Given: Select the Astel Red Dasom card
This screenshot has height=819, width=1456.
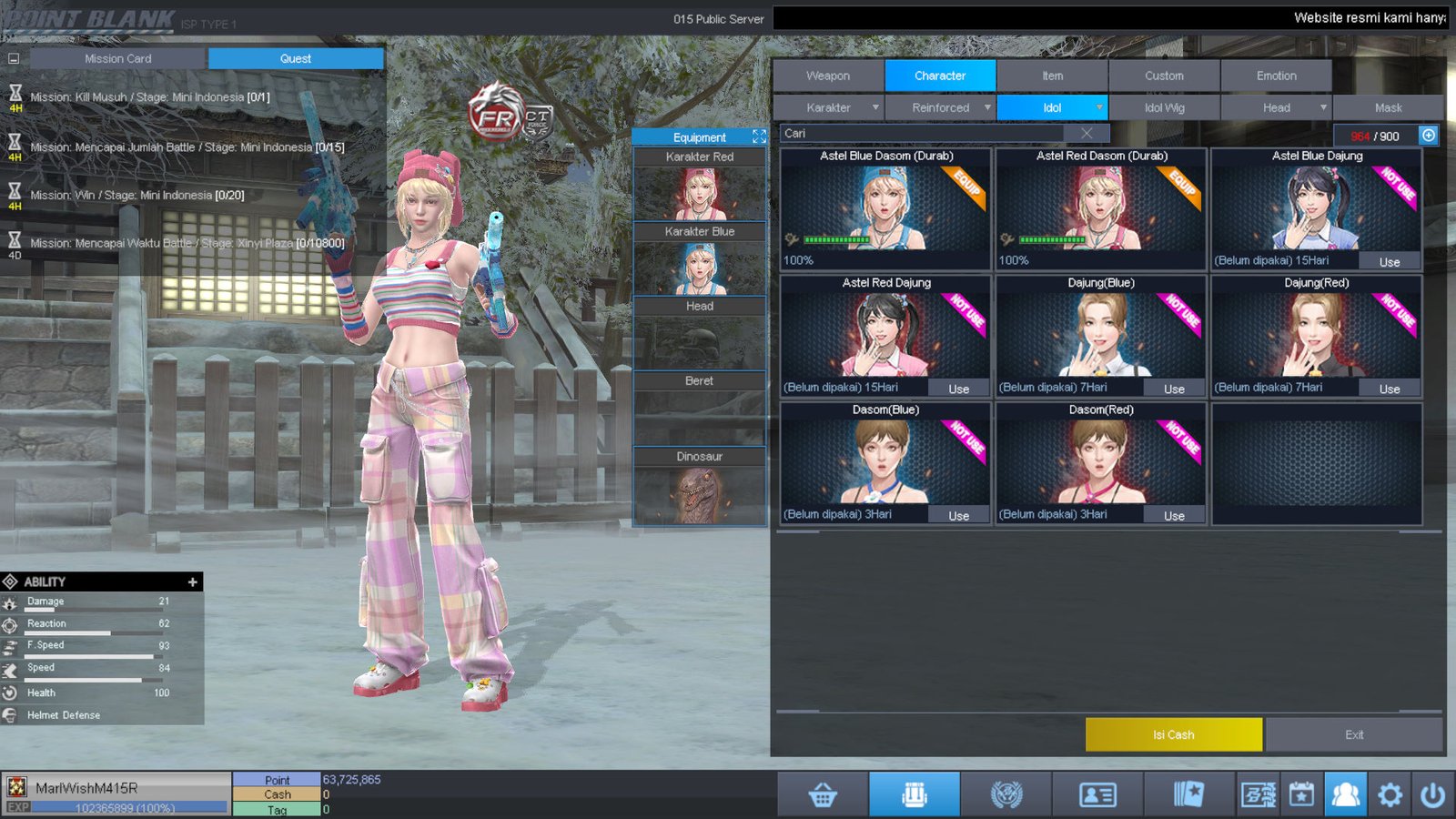Looking at the screenshot, I should 1100,209.
